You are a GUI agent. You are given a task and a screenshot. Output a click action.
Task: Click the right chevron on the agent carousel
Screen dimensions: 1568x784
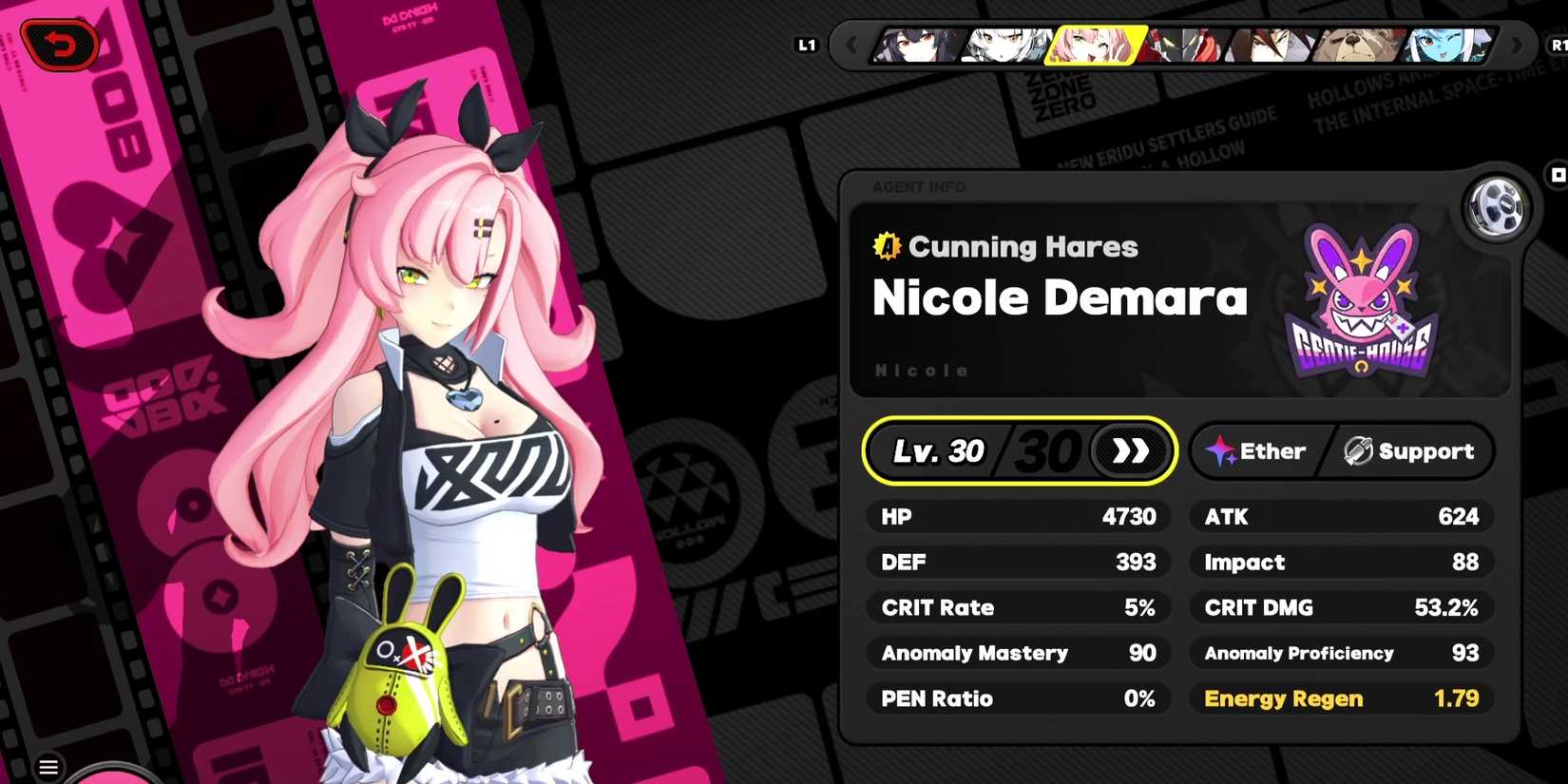[x=1518, y=45]
